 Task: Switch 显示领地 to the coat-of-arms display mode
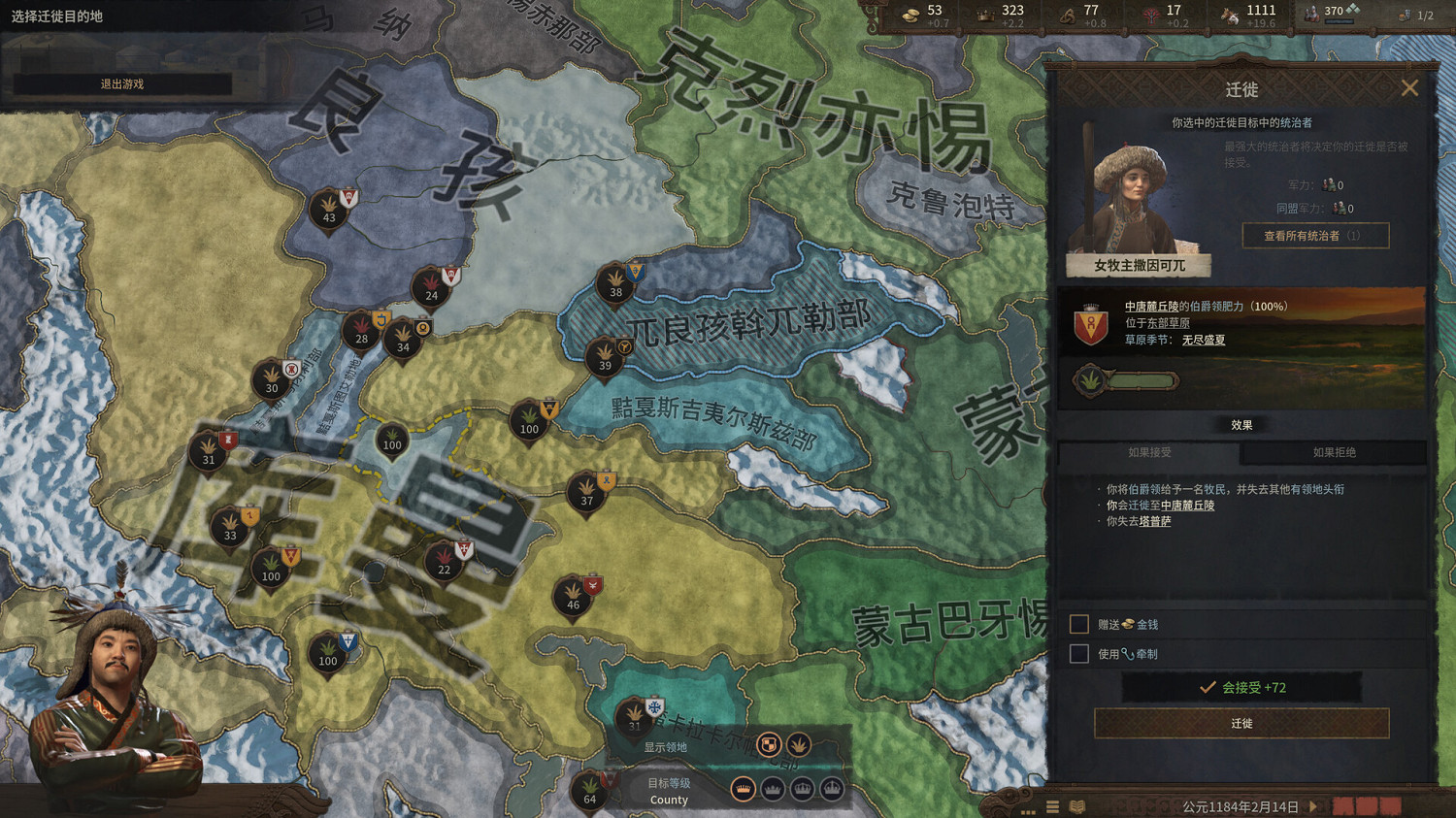[x=770, y=744]
